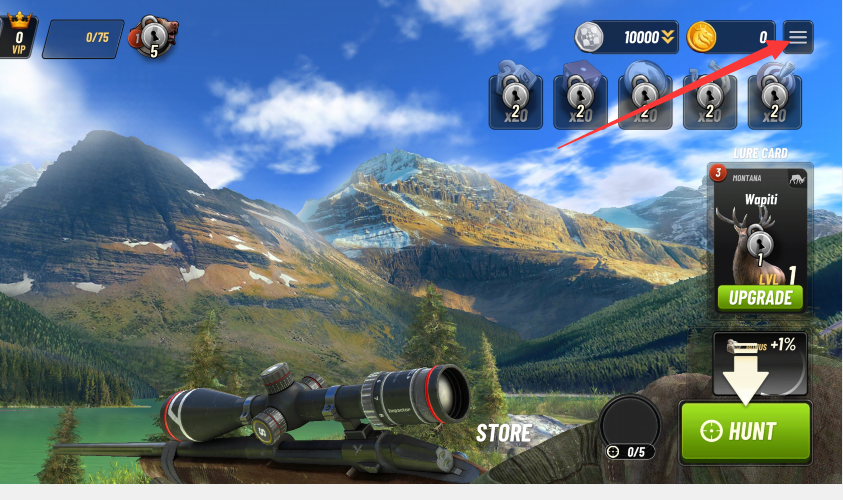Image resolution: width=843 pixels, height=500 pixels.
Task: Open the locked dog companion icon
Action: tap(154, 37)
